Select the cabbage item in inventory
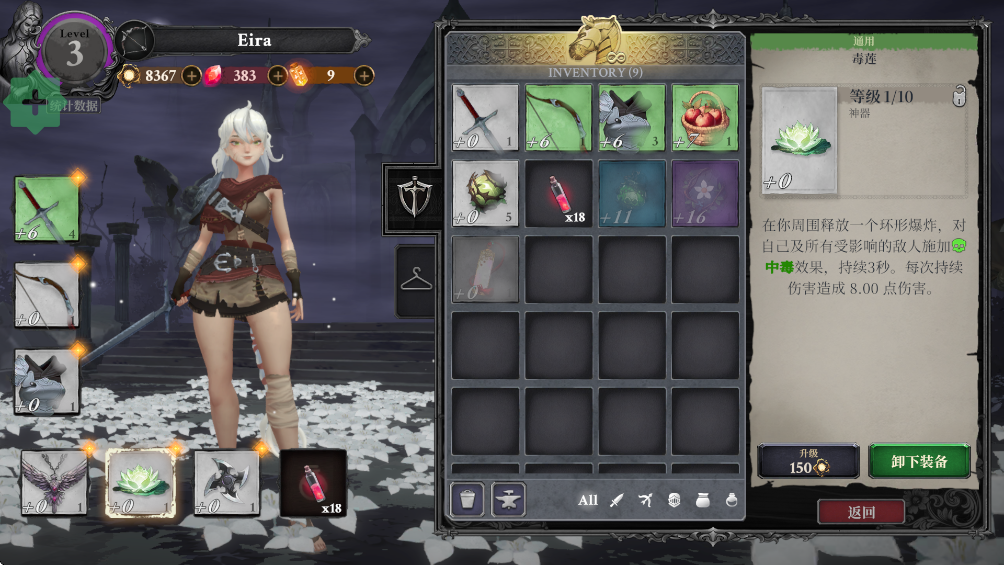This screenshot has width=1004, height=565. coord(485,193)
